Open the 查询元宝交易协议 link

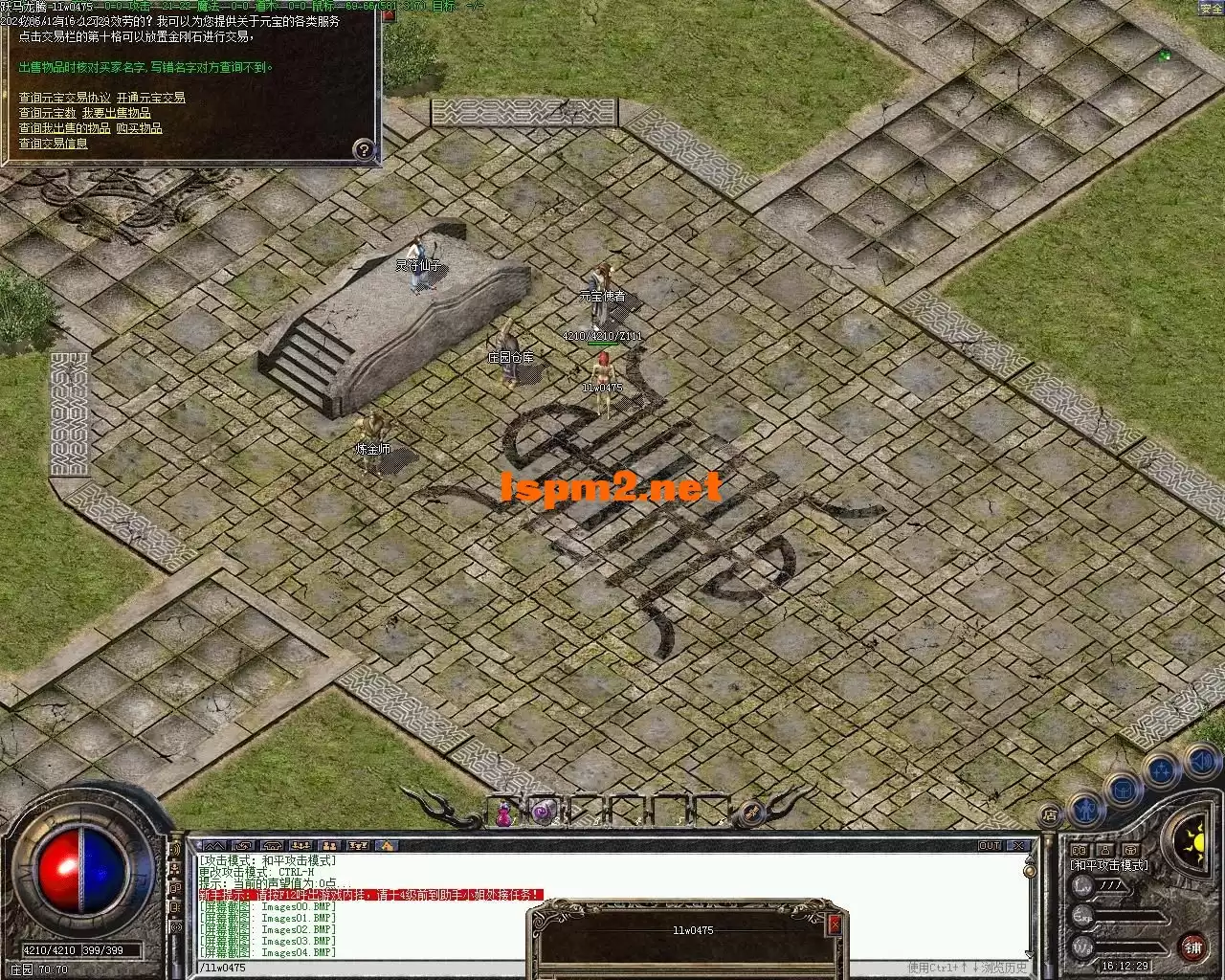point(65,98)
